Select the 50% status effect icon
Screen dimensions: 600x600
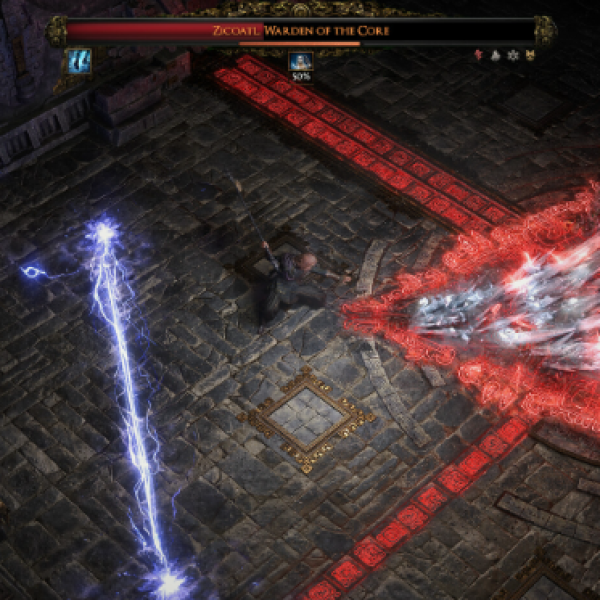300,62
